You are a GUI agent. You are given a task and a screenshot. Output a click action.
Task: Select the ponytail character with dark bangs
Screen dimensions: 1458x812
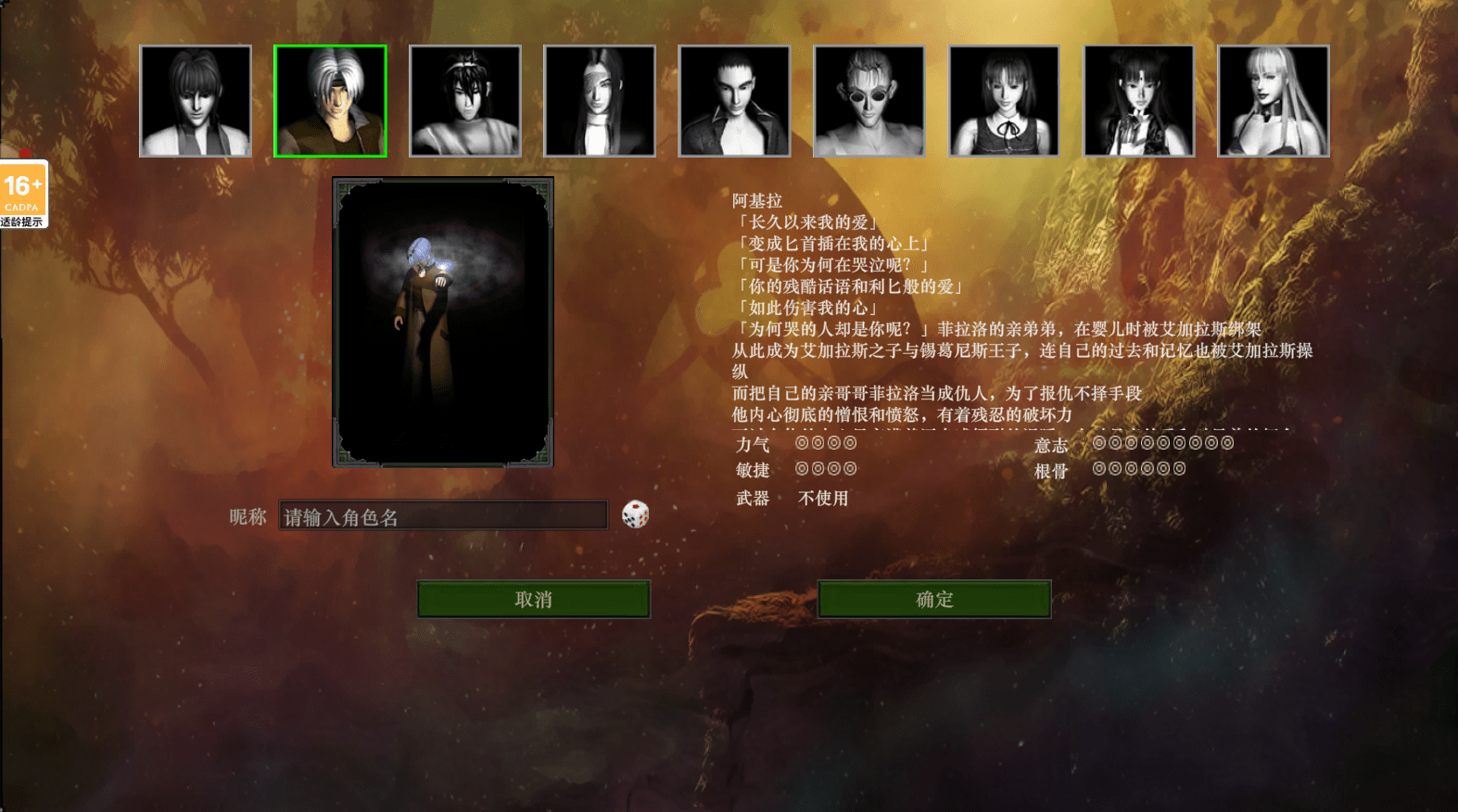[x=196, y=101]
